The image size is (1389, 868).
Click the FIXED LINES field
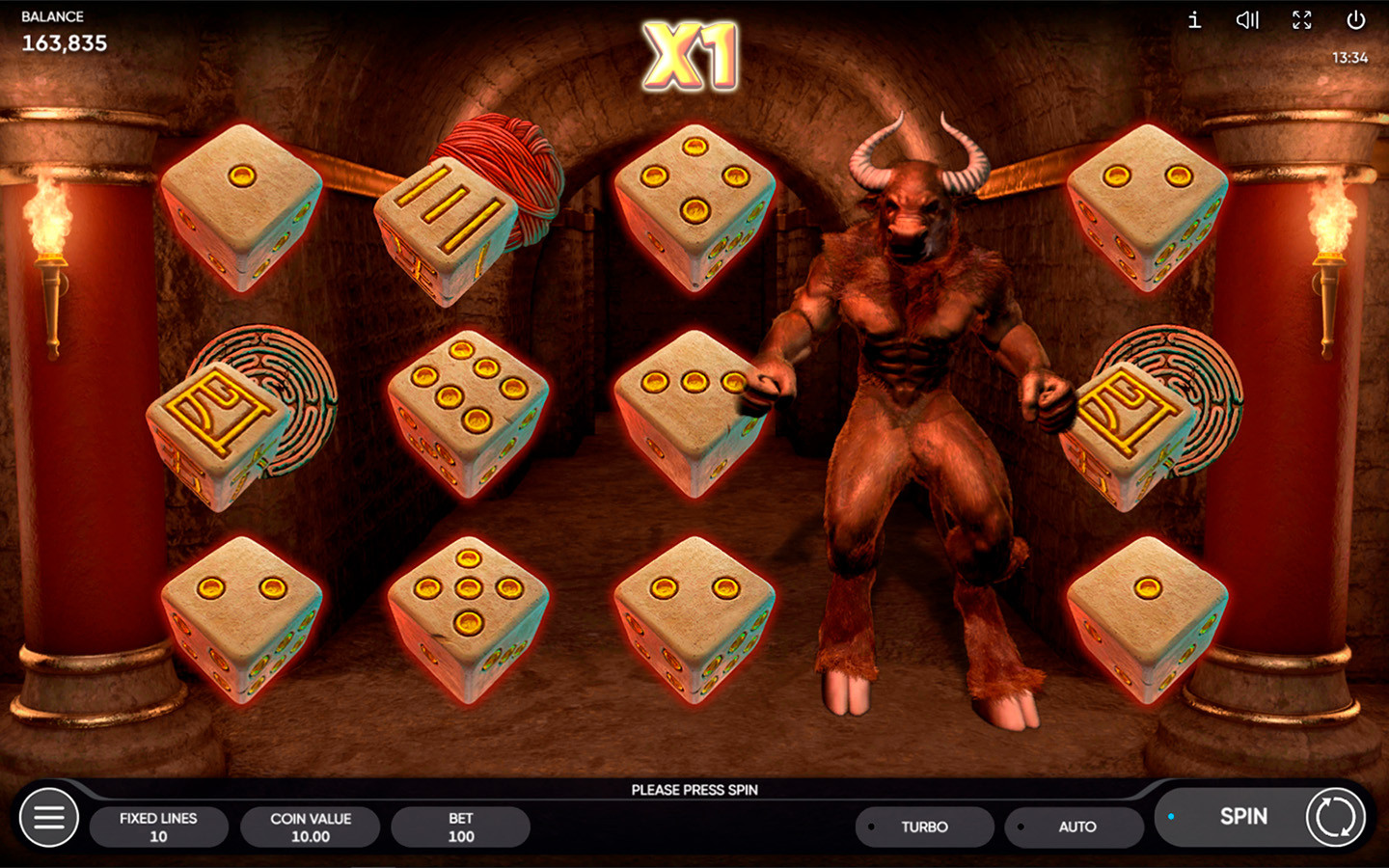point(158,827)
